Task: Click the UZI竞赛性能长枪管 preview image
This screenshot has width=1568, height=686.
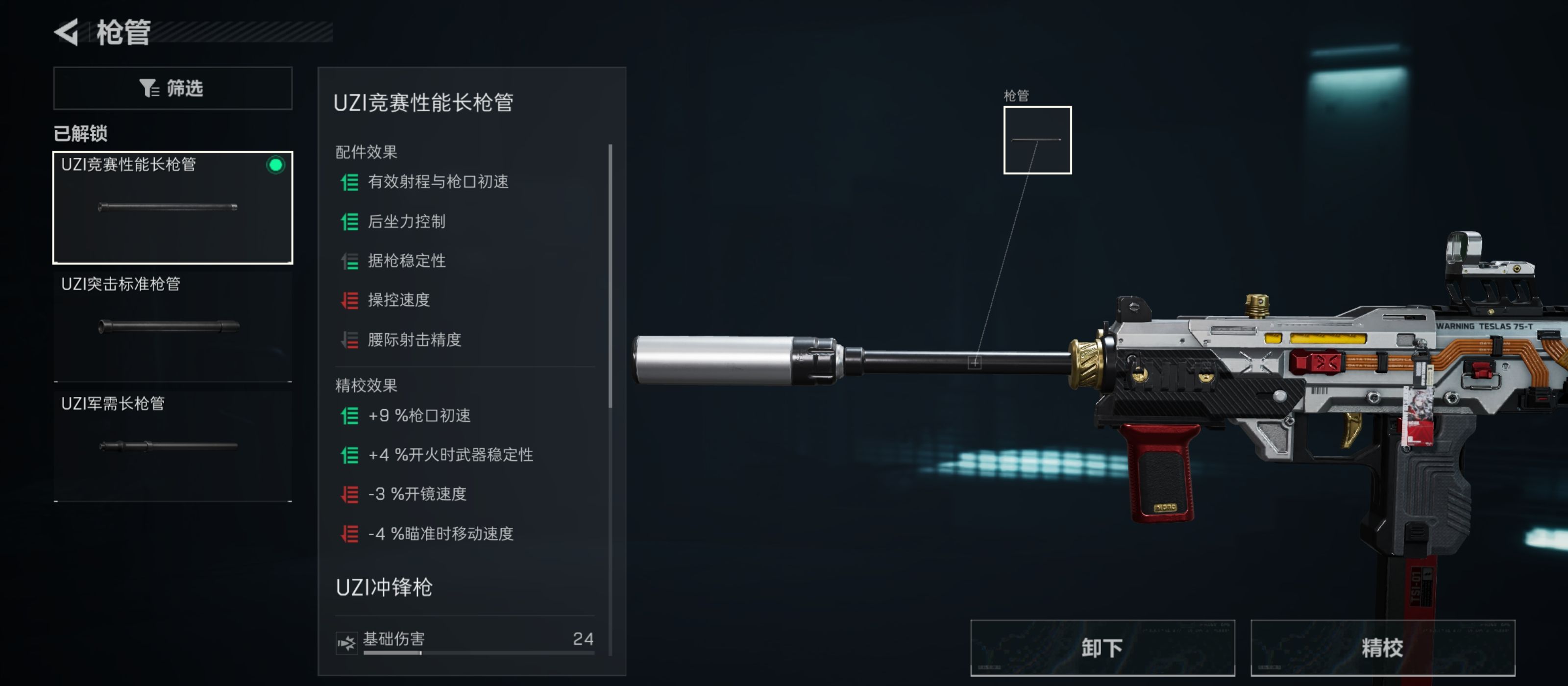Action: [x=168, y=207]
